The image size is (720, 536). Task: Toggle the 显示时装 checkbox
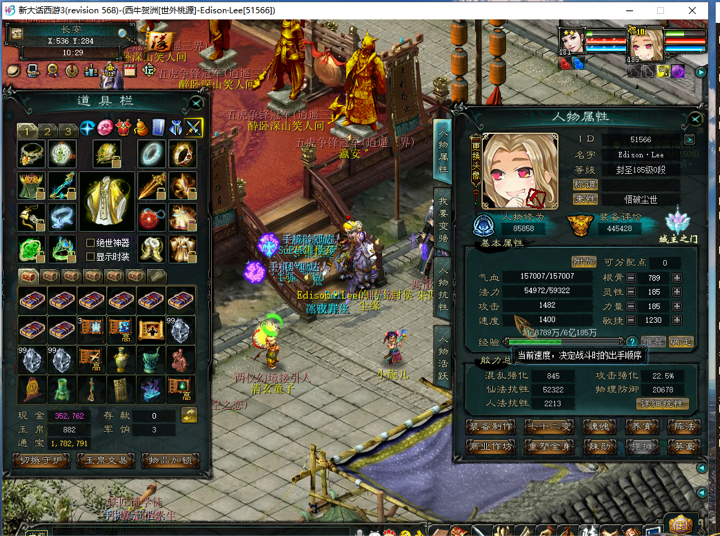[92, 257]
